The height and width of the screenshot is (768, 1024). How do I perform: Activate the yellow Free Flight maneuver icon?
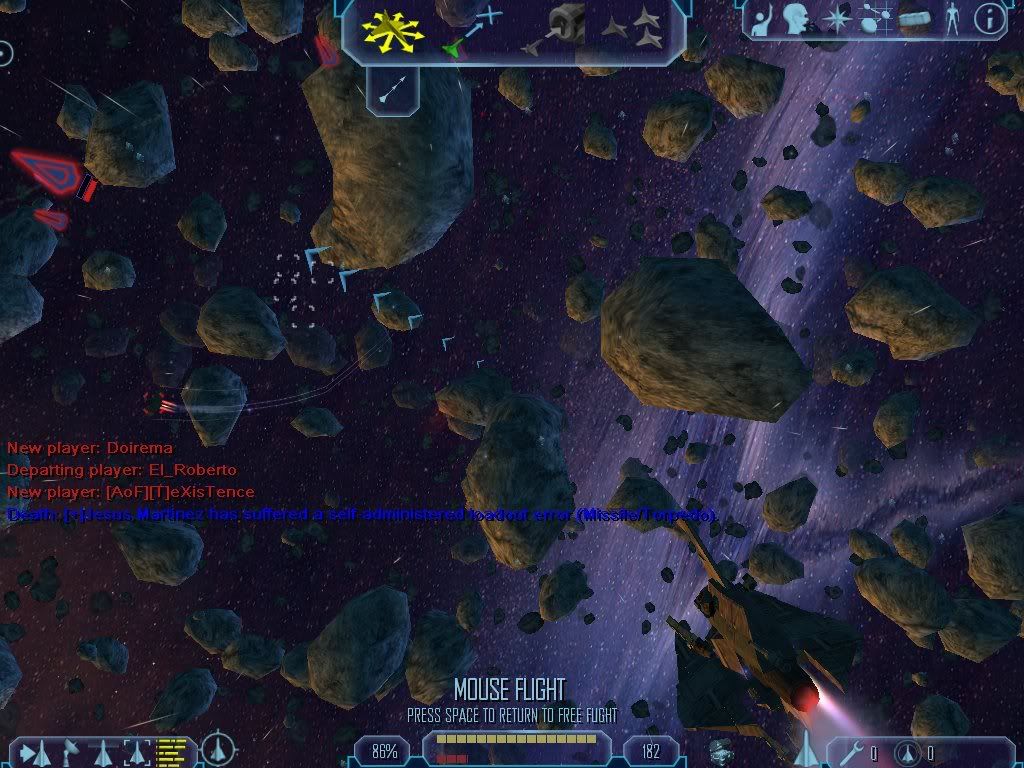(x=393, y=32)
